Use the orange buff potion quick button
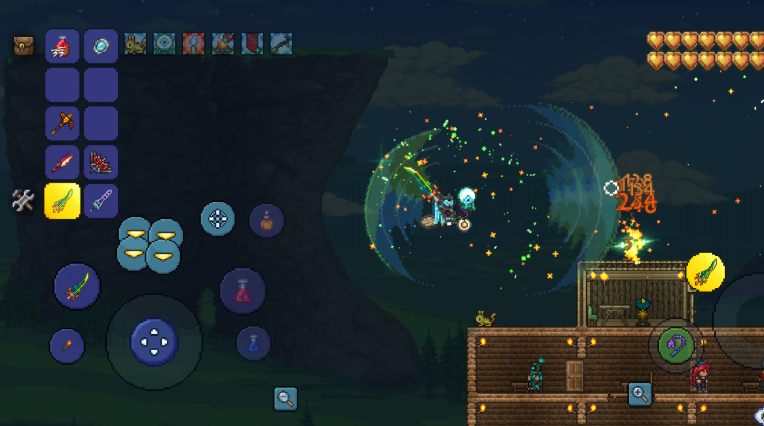The image size is (764, 426). pyautogui.click(x=266, y=219)
